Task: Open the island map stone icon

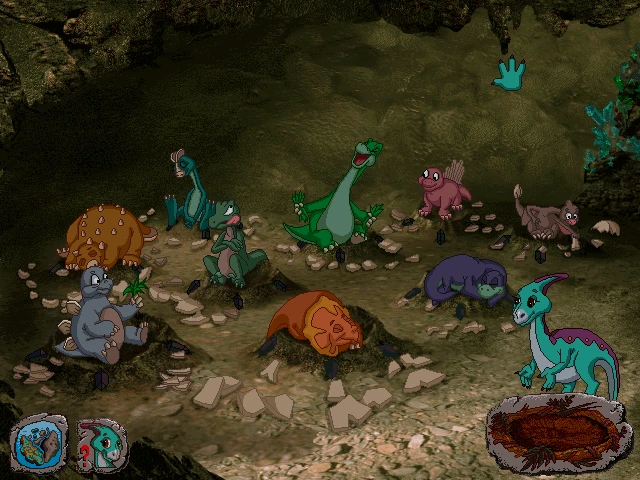Action: [38, 443]
